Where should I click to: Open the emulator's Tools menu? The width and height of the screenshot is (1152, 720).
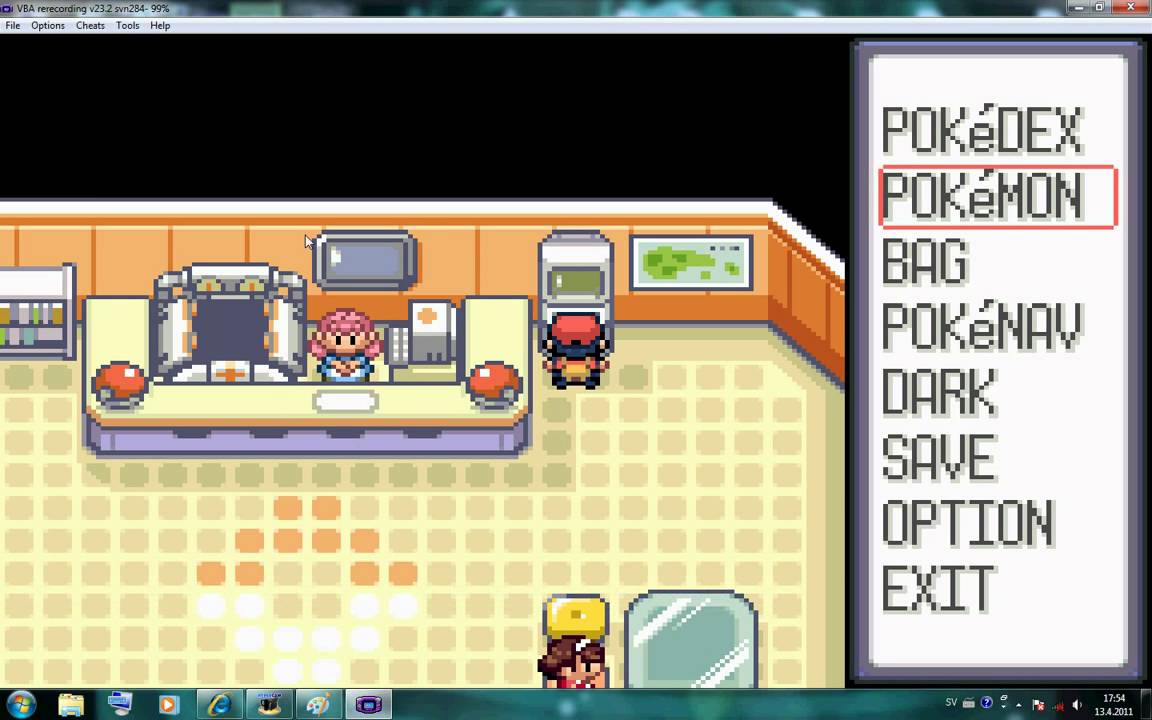click(127, 26)
